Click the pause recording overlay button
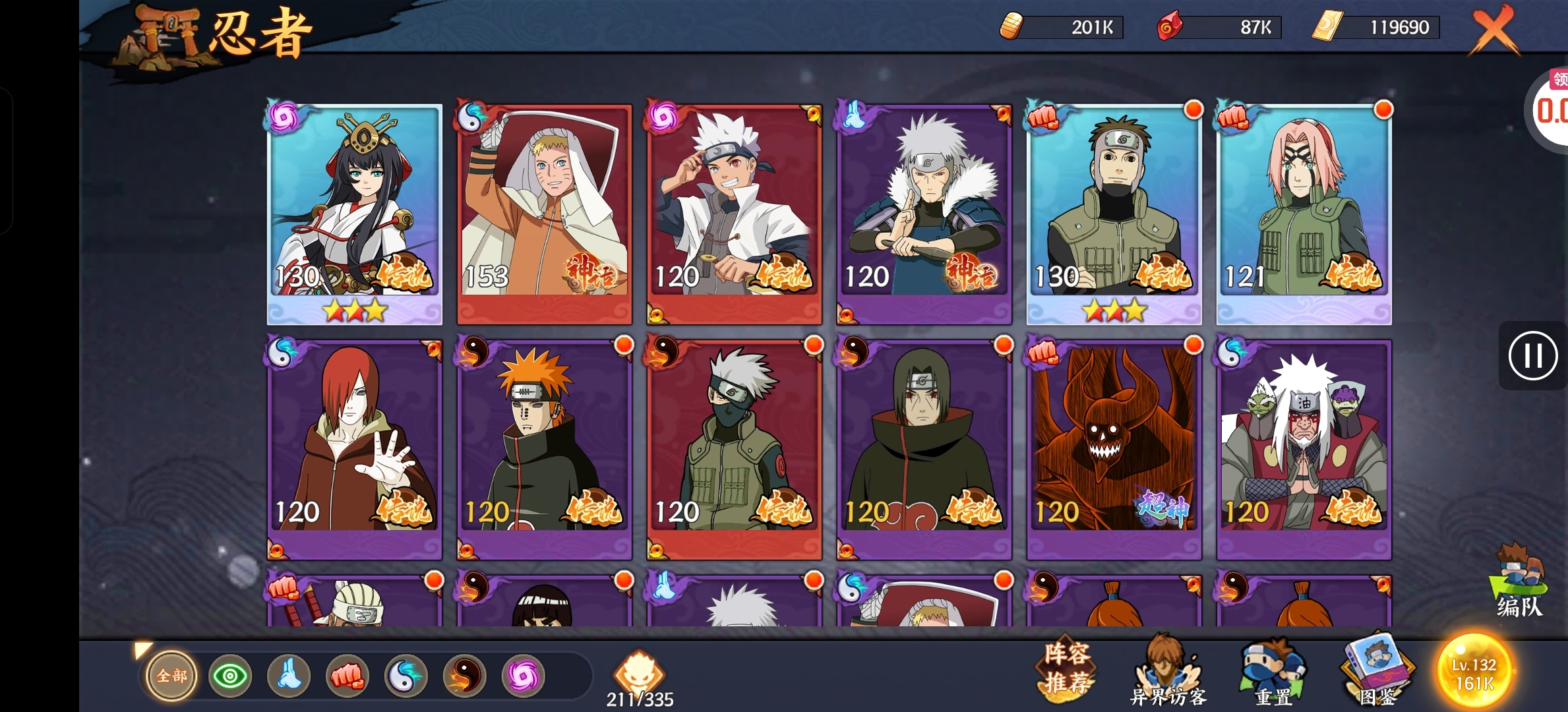This screenshot has height=712, width=1568. 1532,357
